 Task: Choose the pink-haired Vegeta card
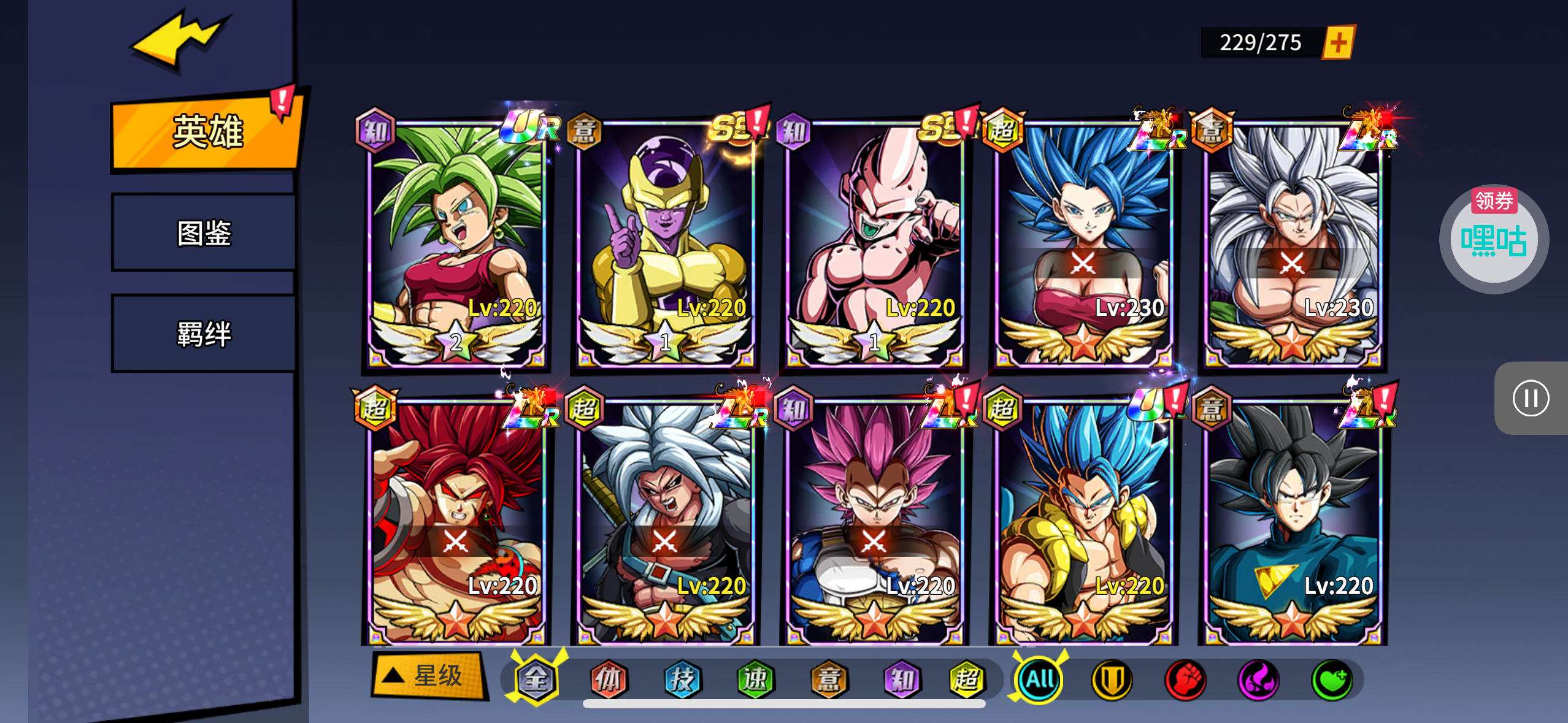874,522
